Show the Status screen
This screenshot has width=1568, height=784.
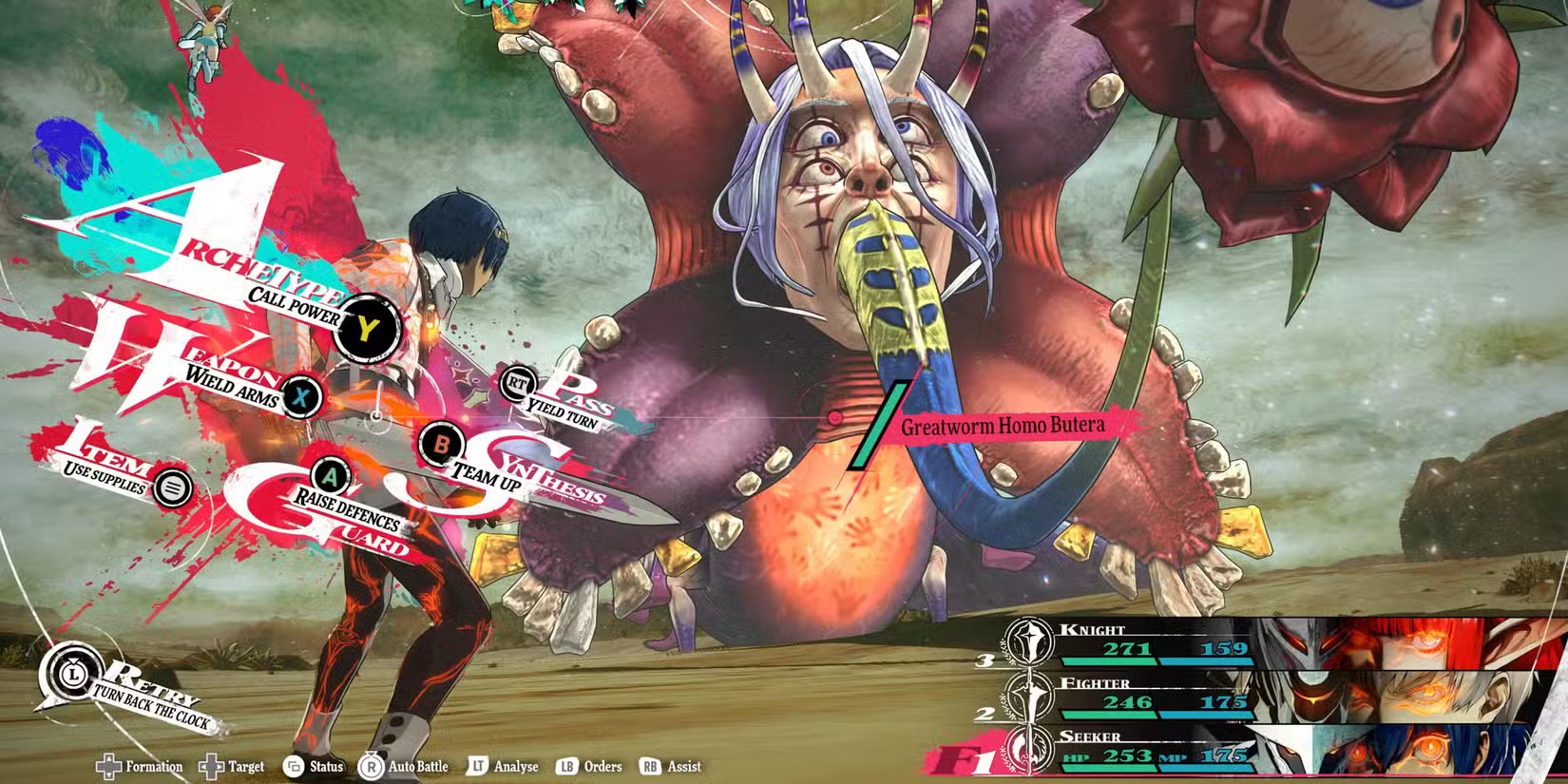click(314, 766)
